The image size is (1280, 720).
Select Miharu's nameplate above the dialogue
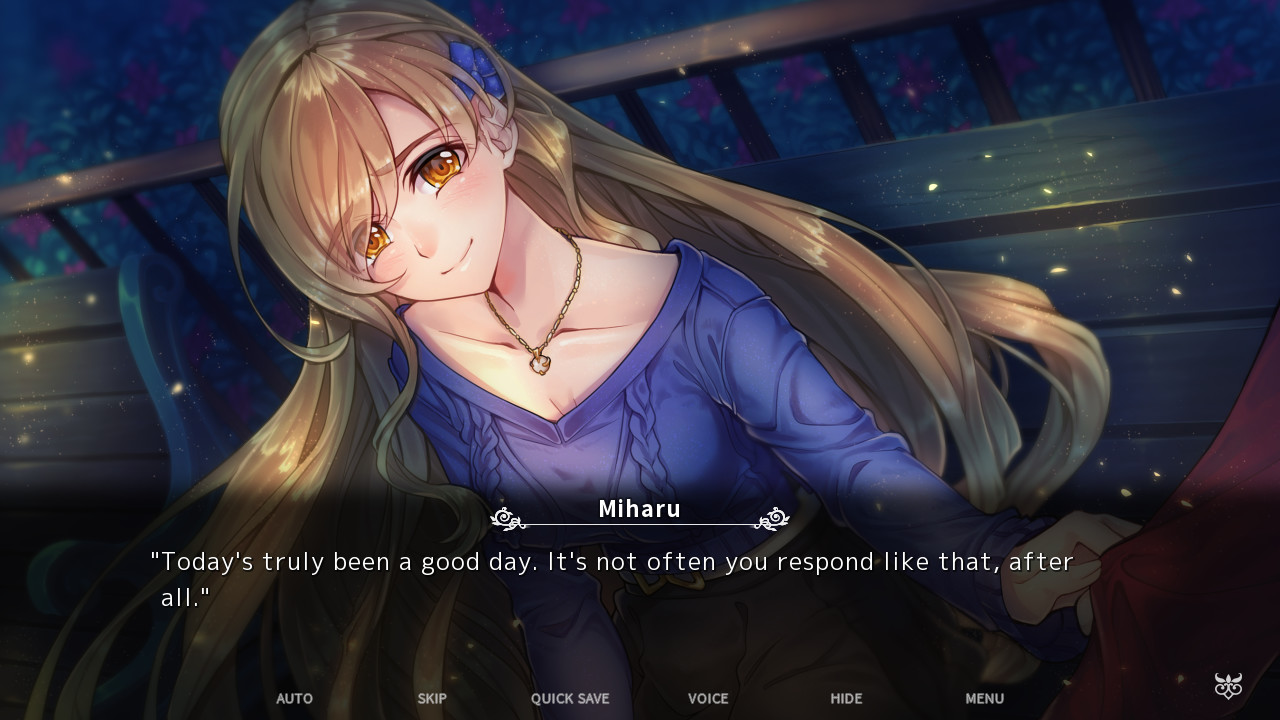click(x=638, y=509)
